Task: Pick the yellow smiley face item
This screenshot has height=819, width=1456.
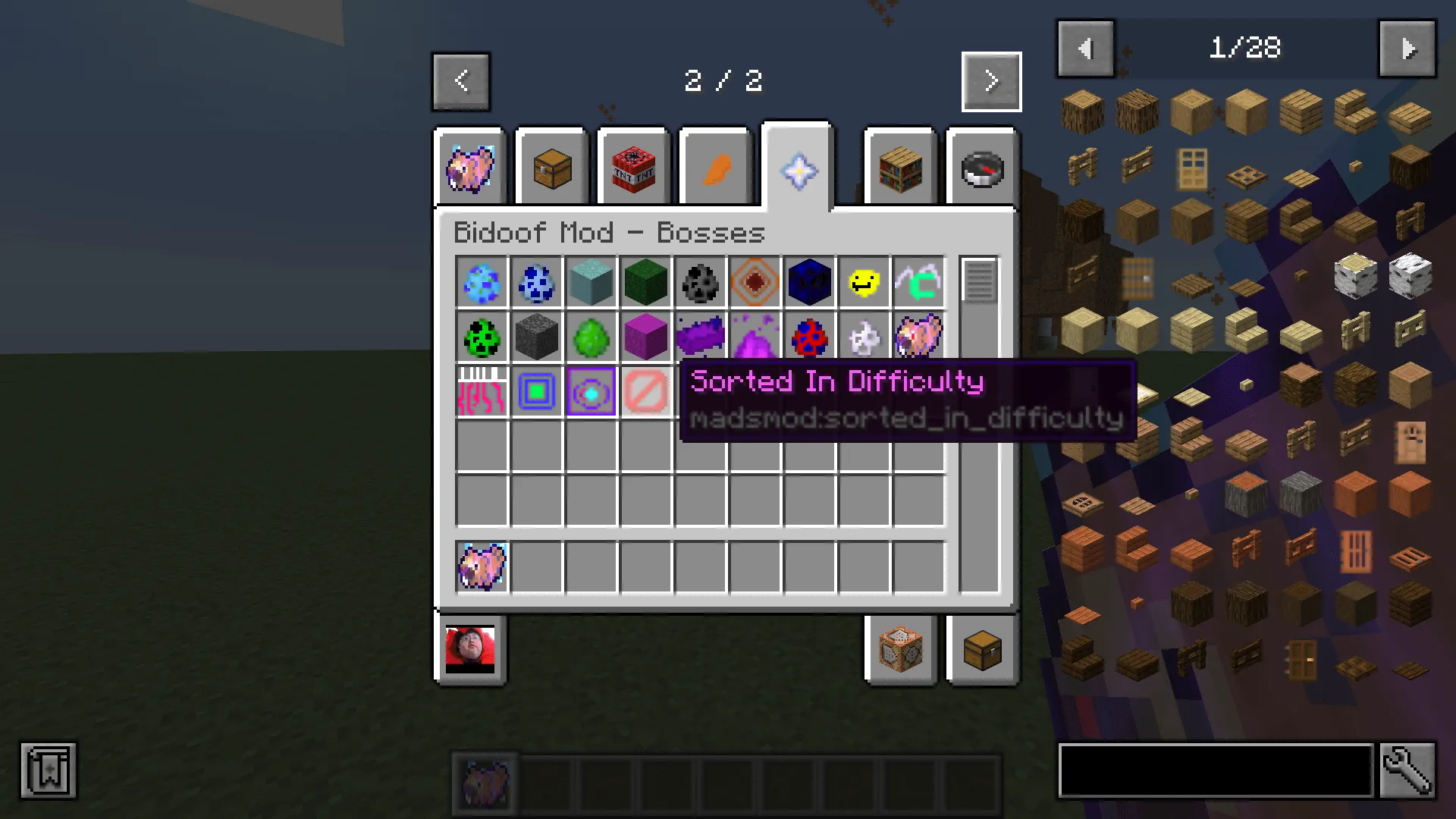Action: [864, 283]
